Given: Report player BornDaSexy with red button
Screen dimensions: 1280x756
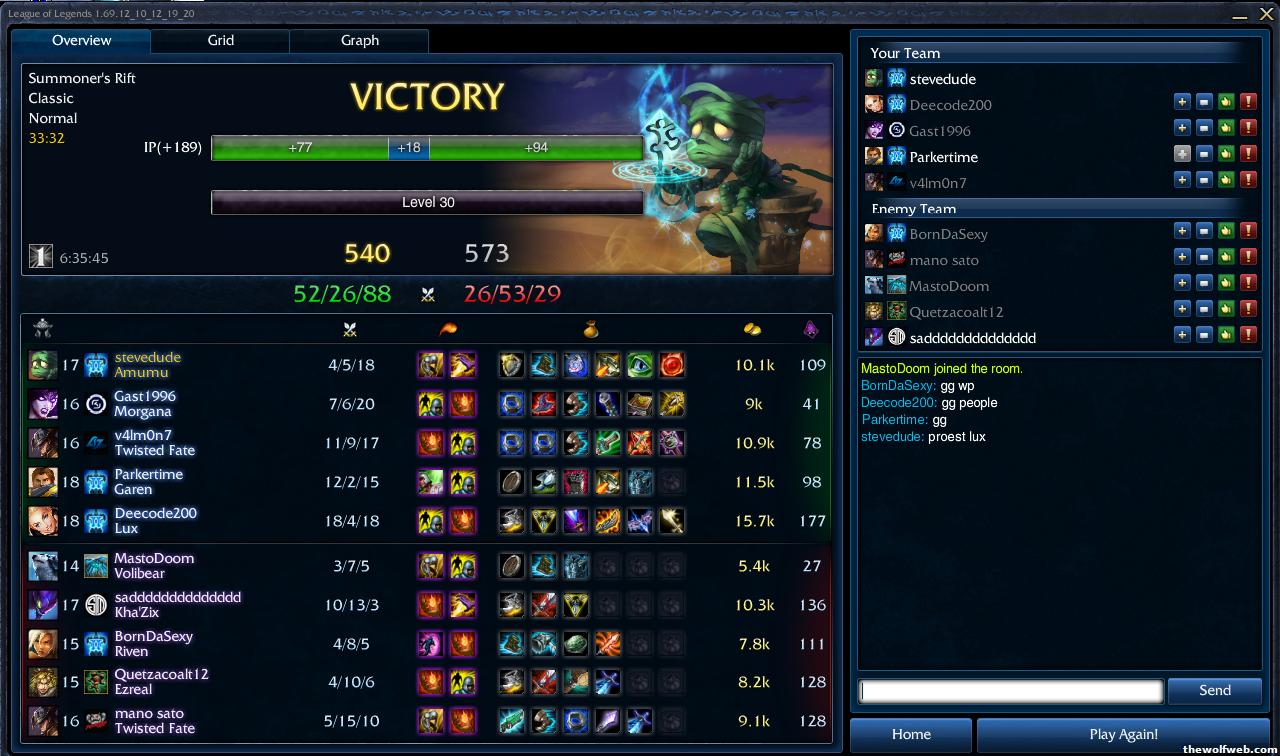Looking at the screenshot, I should click(1248, 232).
